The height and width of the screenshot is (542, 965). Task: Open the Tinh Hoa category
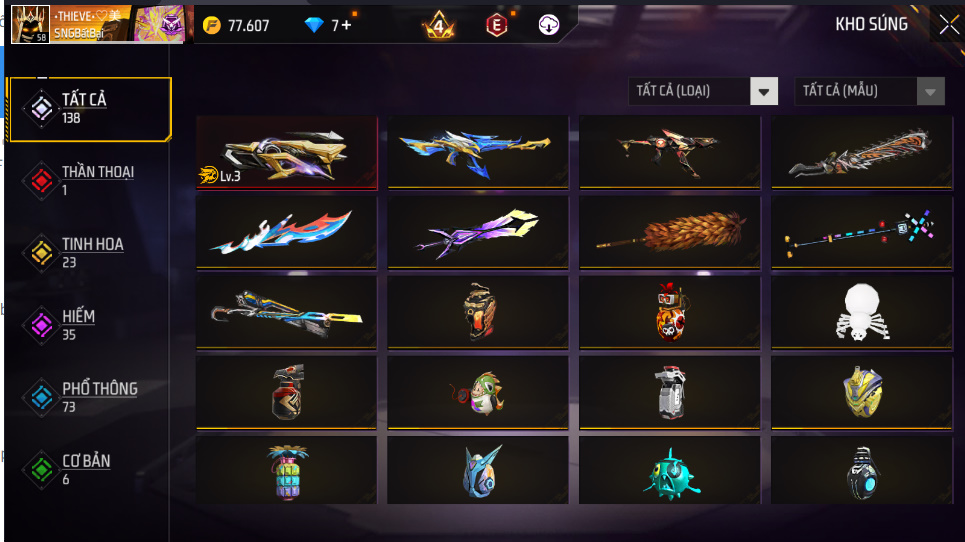(x=88, y=252)
